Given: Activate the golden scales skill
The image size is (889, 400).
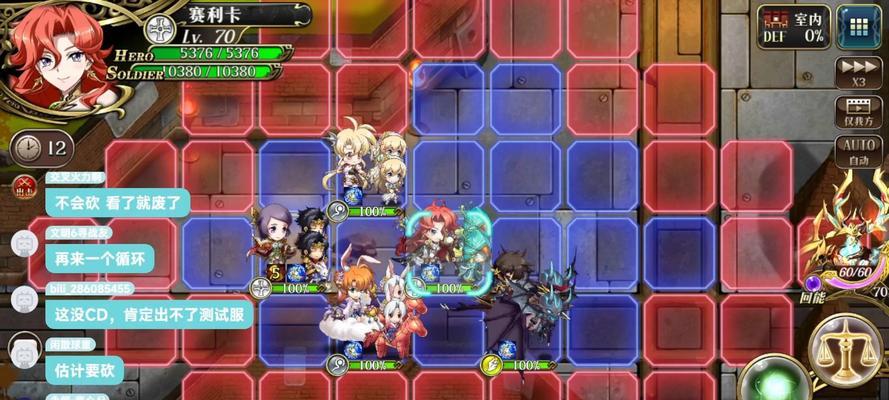Looking at the screenshot, I should 845,349.
